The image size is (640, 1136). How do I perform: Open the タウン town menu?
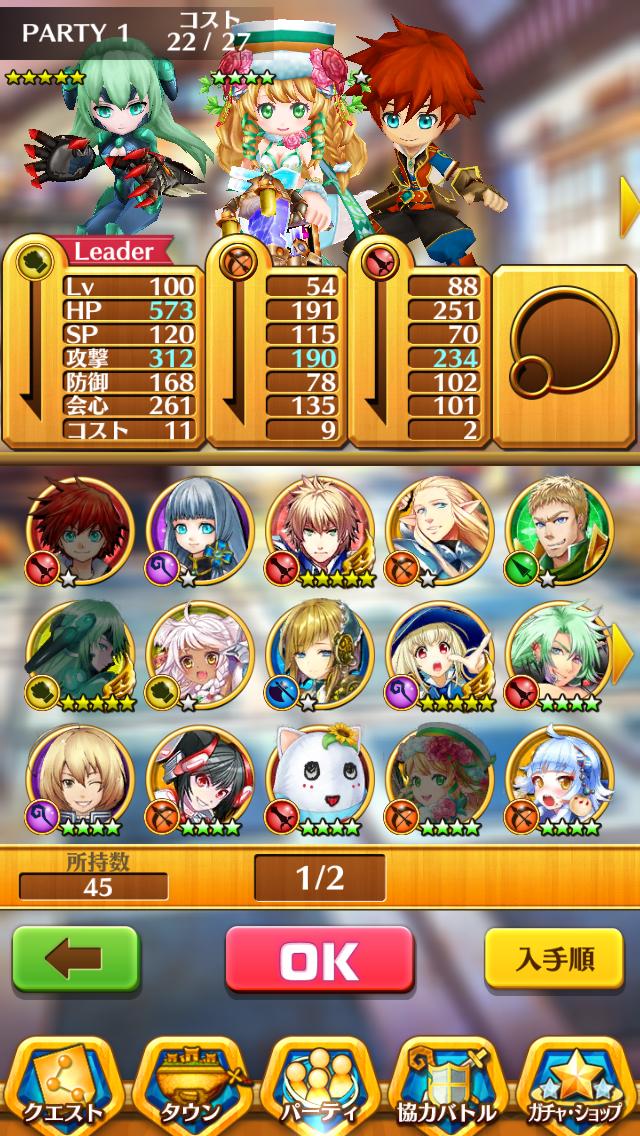pos(192,1085)
